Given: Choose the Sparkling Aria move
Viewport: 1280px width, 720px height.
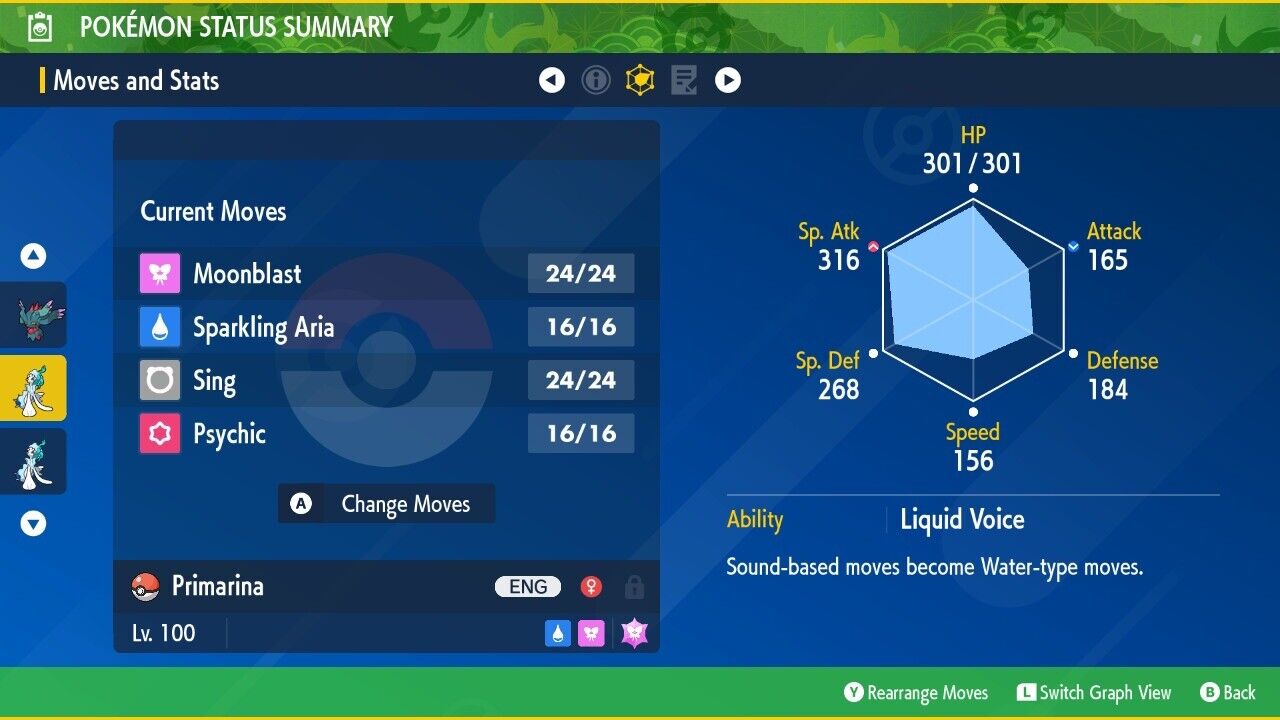Looking at the screenshot, I should (x=386, y=327).
